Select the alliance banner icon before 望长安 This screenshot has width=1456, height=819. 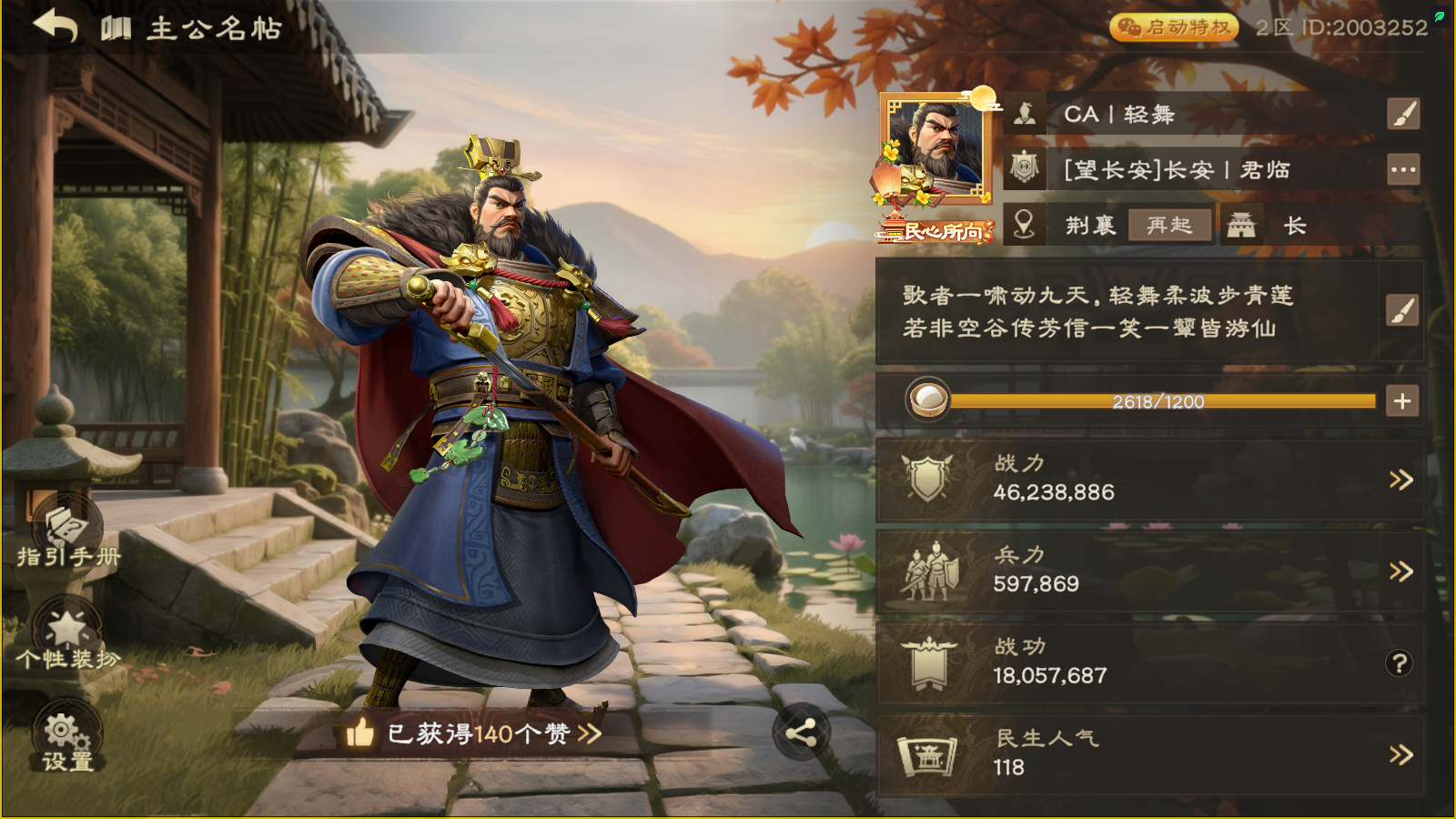(x=1023, y=169)
